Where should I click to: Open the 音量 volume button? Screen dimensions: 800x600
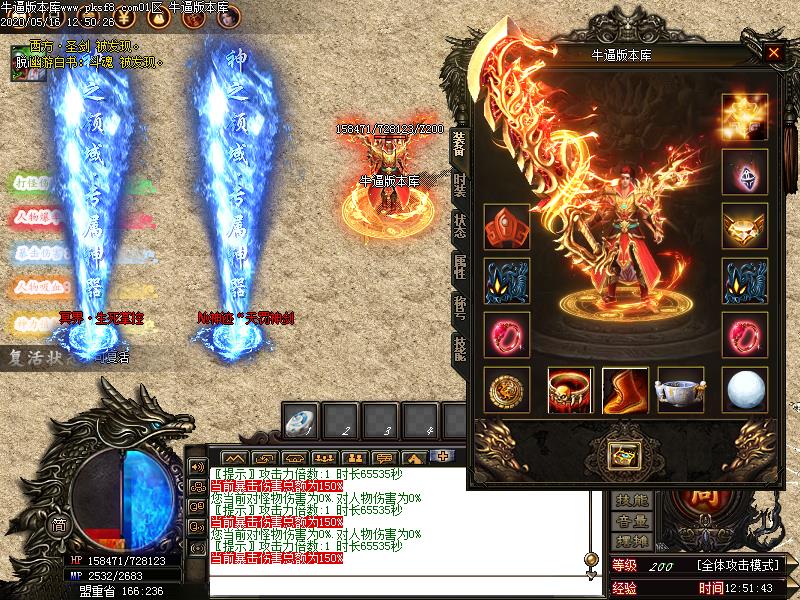click(x=632, y=520)
